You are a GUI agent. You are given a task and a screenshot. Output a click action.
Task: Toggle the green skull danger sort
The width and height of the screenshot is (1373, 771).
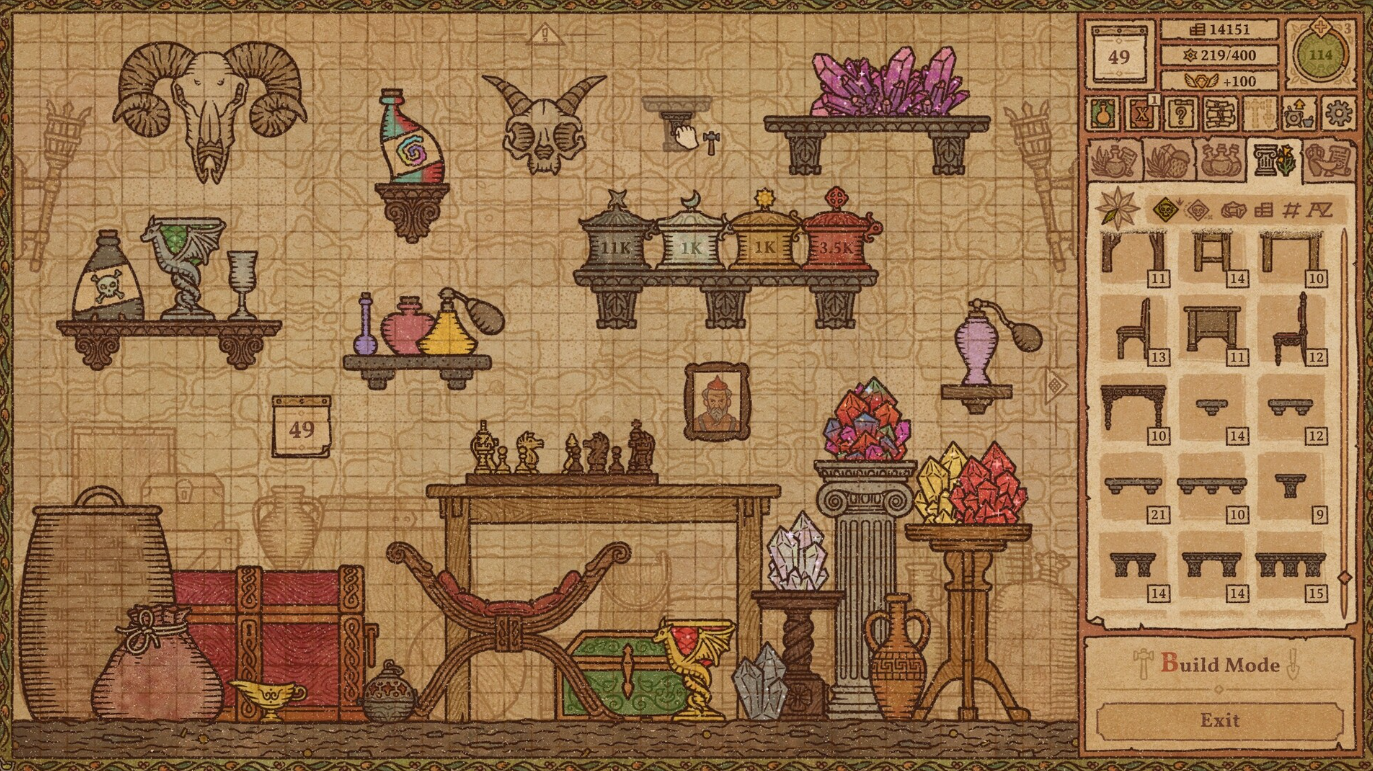click(x=1167, y=209)
